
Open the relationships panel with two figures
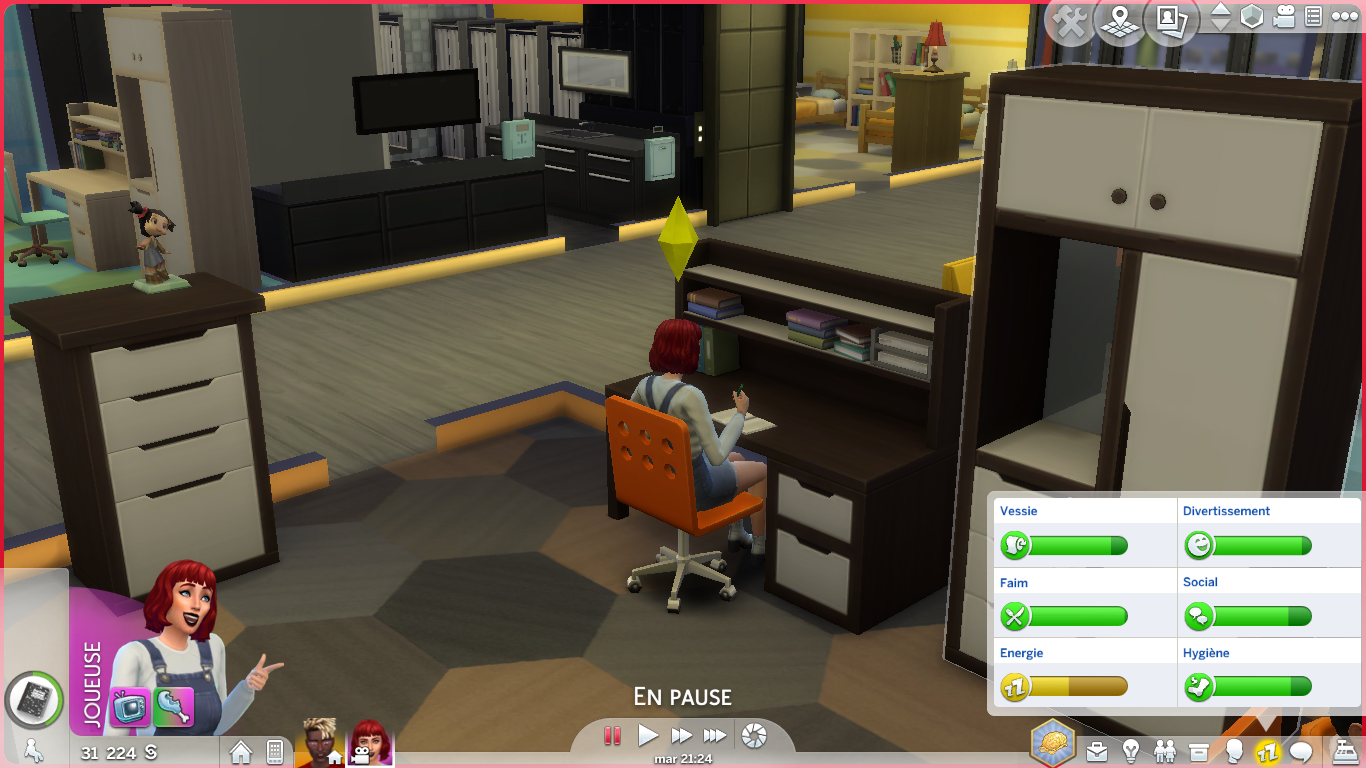click(x=1165, y=751)
